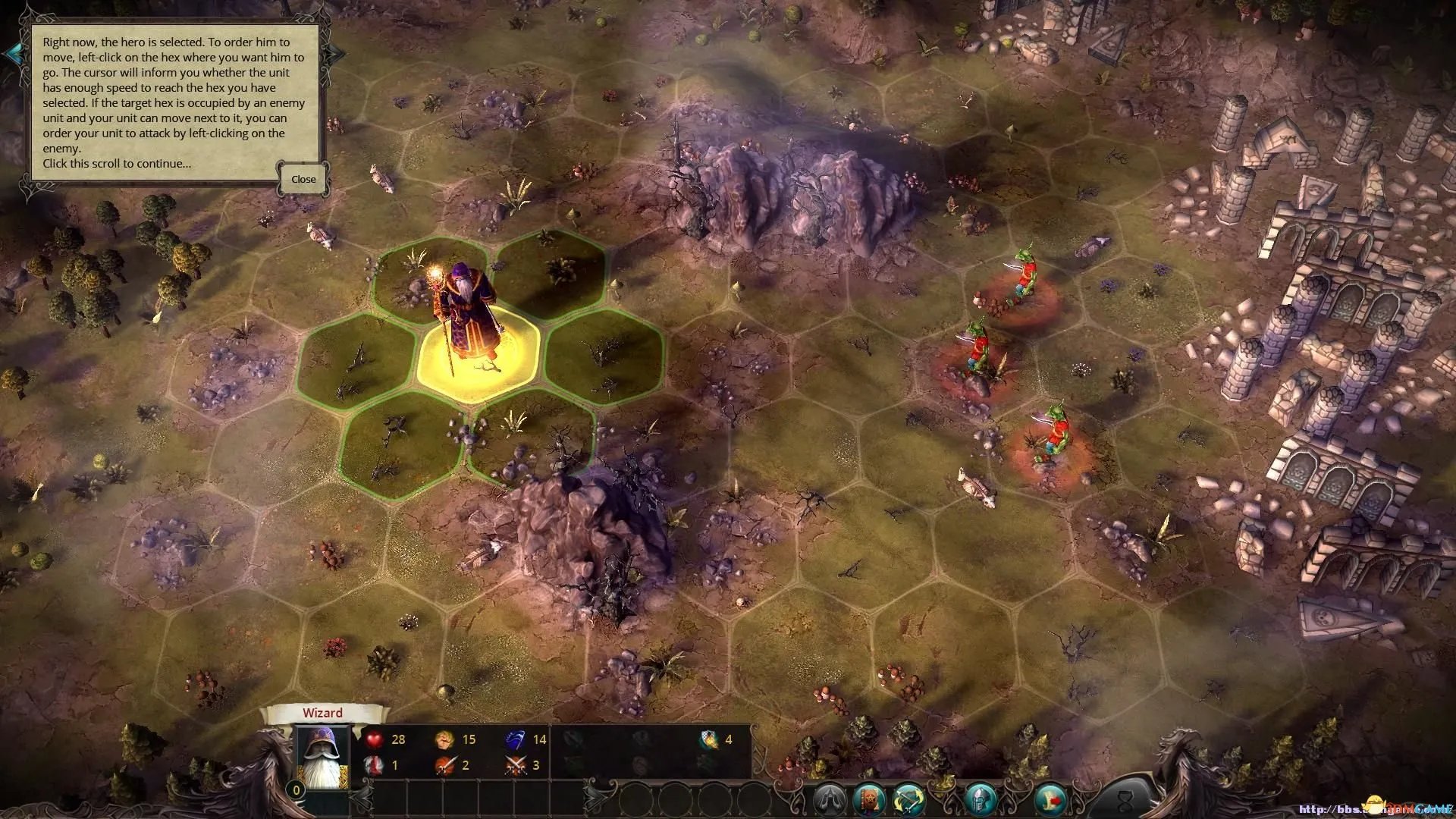This screenshot has height=819, width=1456.
Task: Choose the knight helmet defend button
Action: [981, 799]
